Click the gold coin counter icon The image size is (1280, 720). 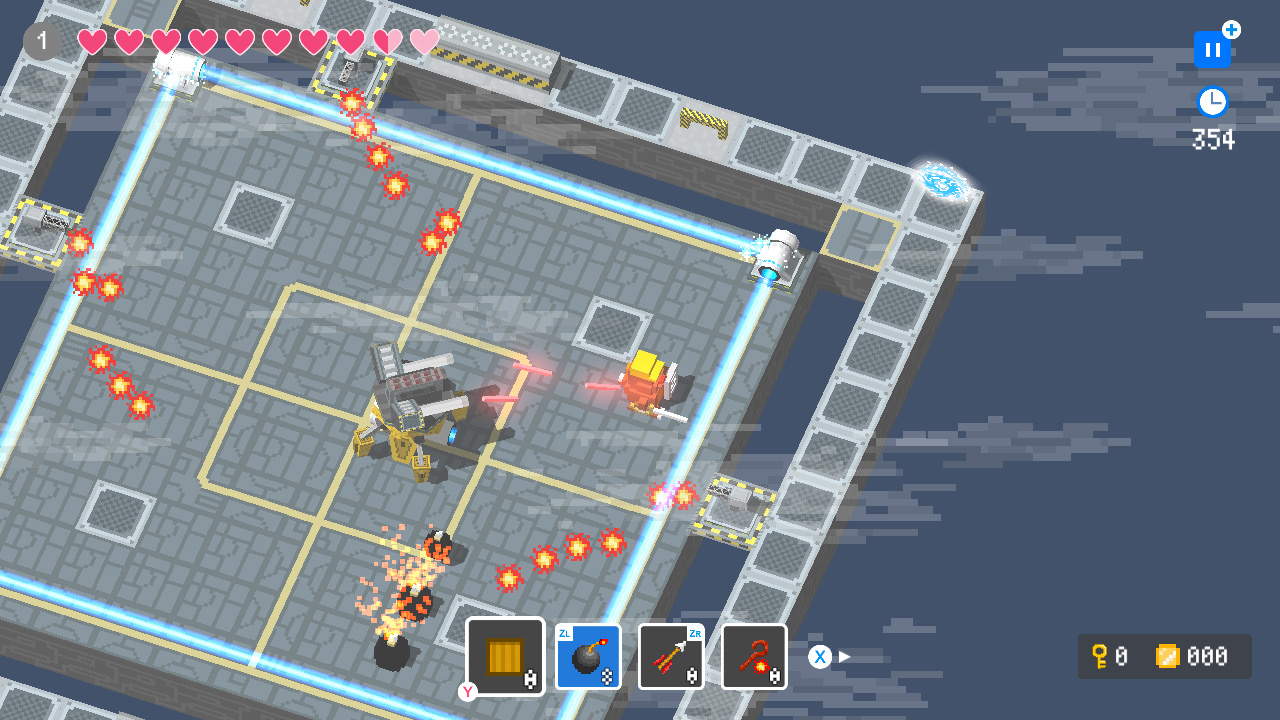(x=1166, y=657)
